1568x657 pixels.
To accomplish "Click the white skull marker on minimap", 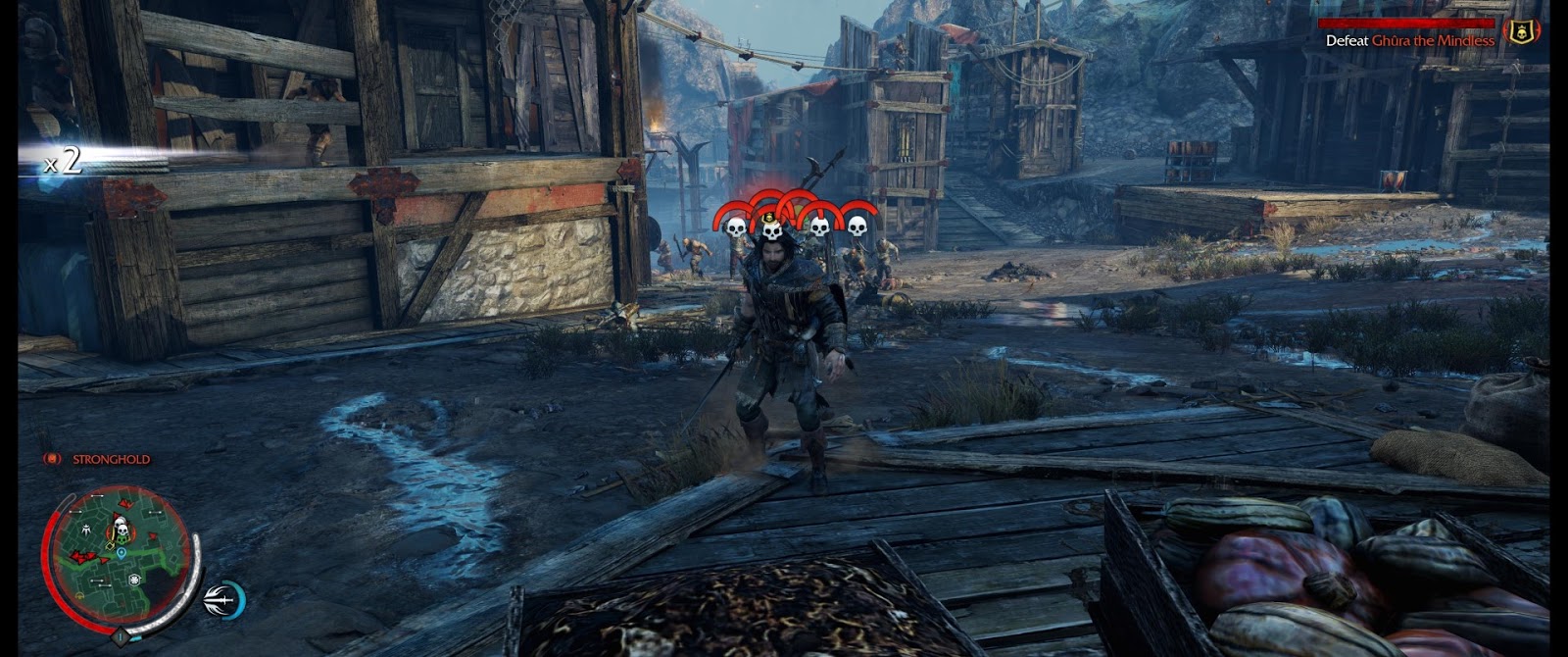I will click(x=121, y=531).
